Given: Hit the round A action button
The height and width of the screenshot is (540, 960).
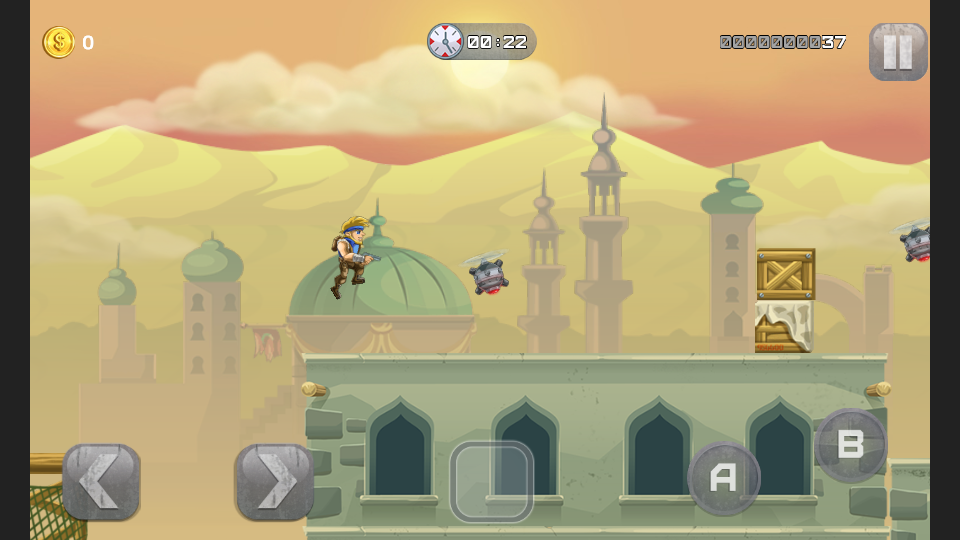Looking at the screenshot, I should click(x=723, y=478).
